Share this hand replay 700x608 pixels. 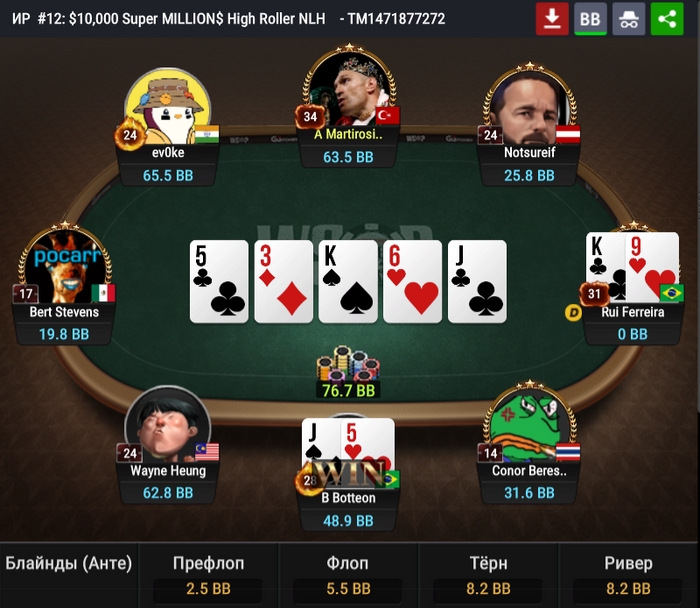667,19
